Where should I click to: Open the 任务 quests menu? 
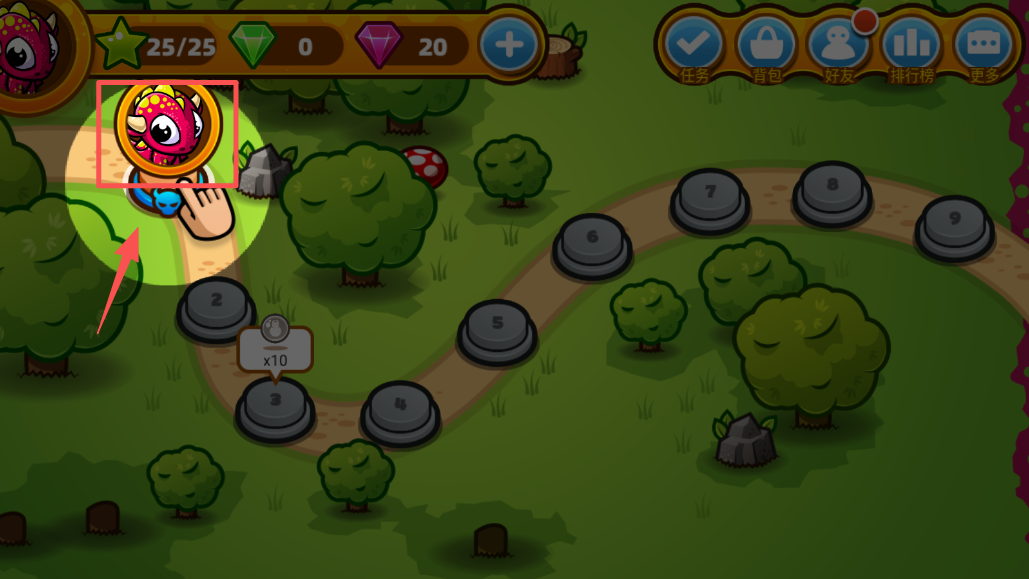(x=695, y=45)
